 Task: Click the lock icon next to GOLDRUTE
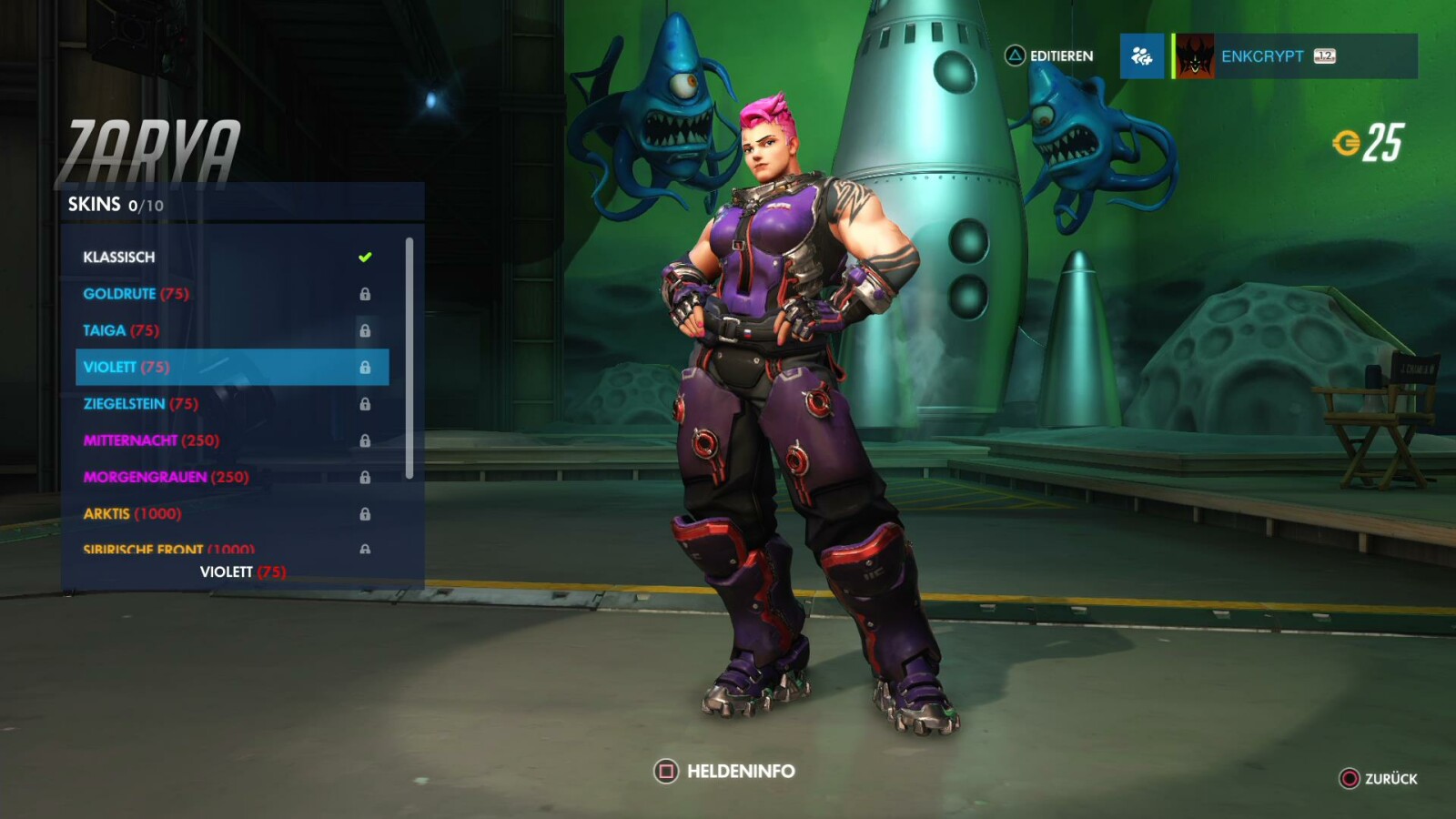tap(367, 294)
